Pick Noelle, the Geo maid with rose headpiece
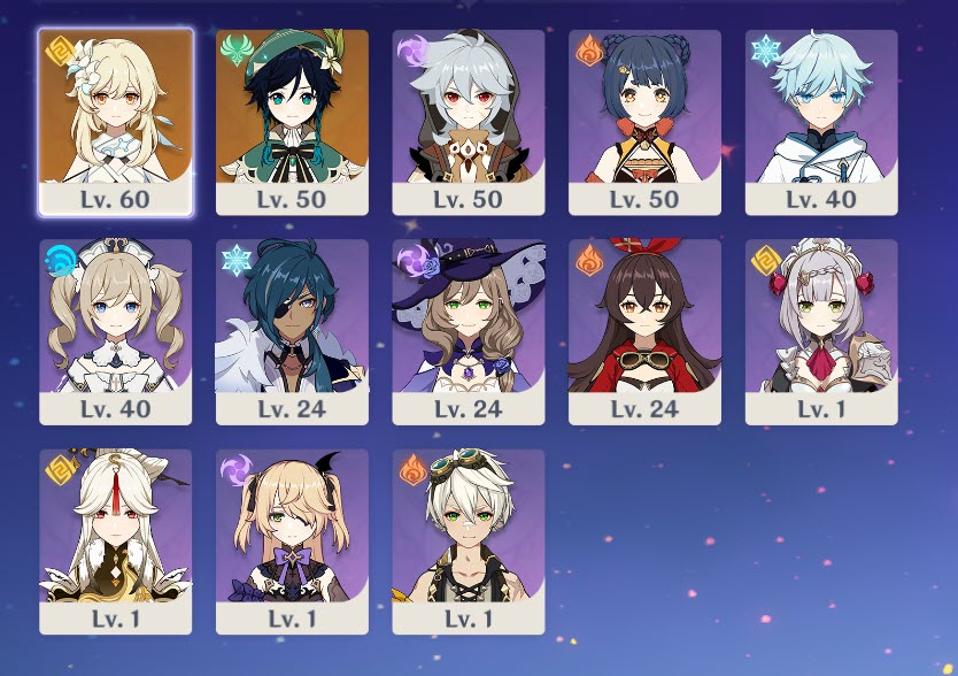 pos(821,331)
